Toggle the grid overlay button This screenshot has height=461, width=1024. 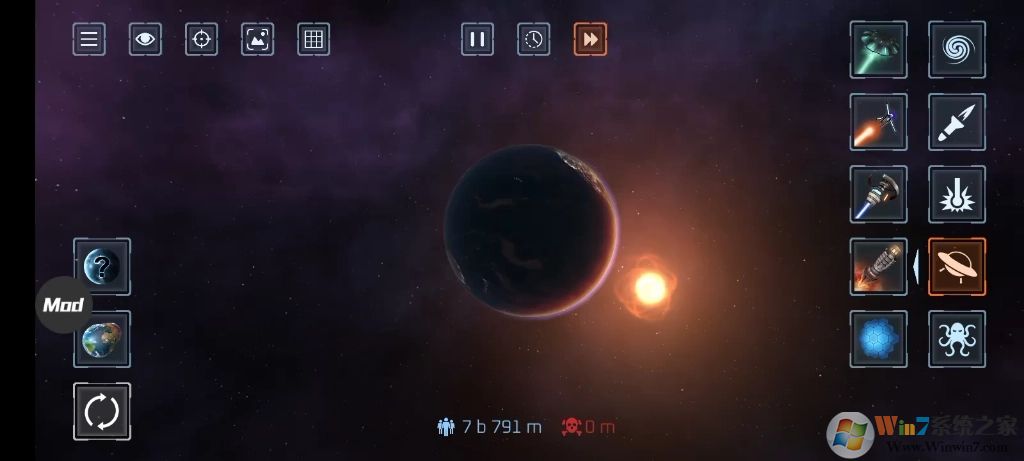[x=313, y=39]
